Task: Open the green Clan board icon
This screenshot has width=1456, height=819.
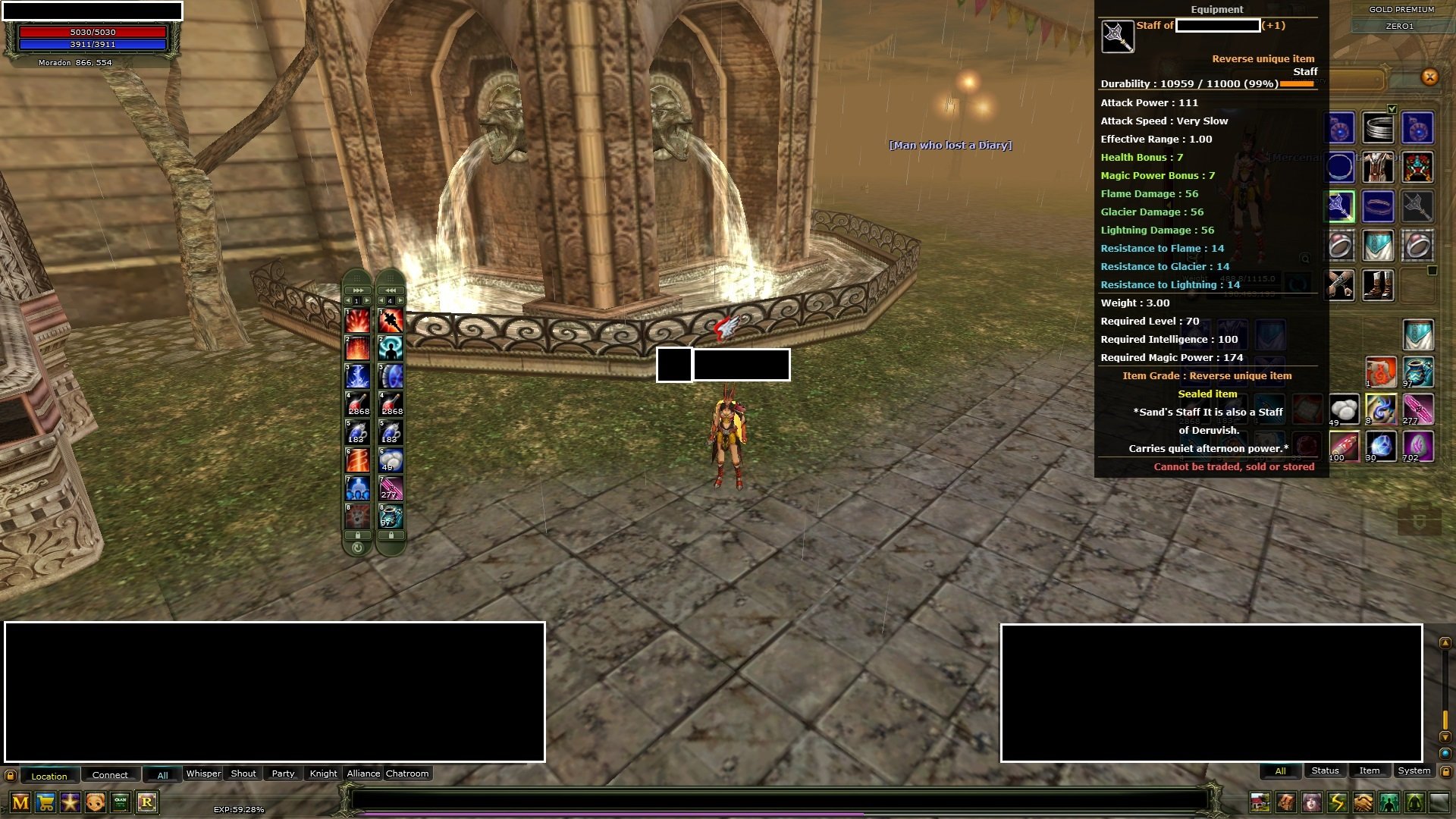Action: pyautogui.click(x=121, y=802)
